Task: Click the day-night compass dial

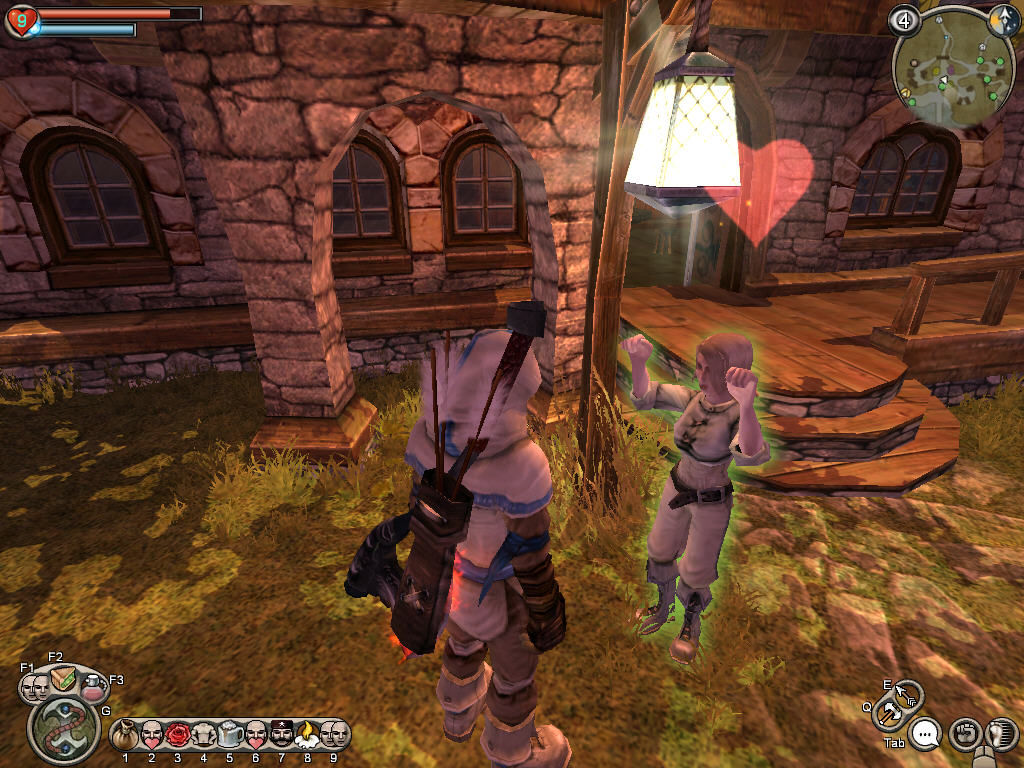Action: (1002, 21)
